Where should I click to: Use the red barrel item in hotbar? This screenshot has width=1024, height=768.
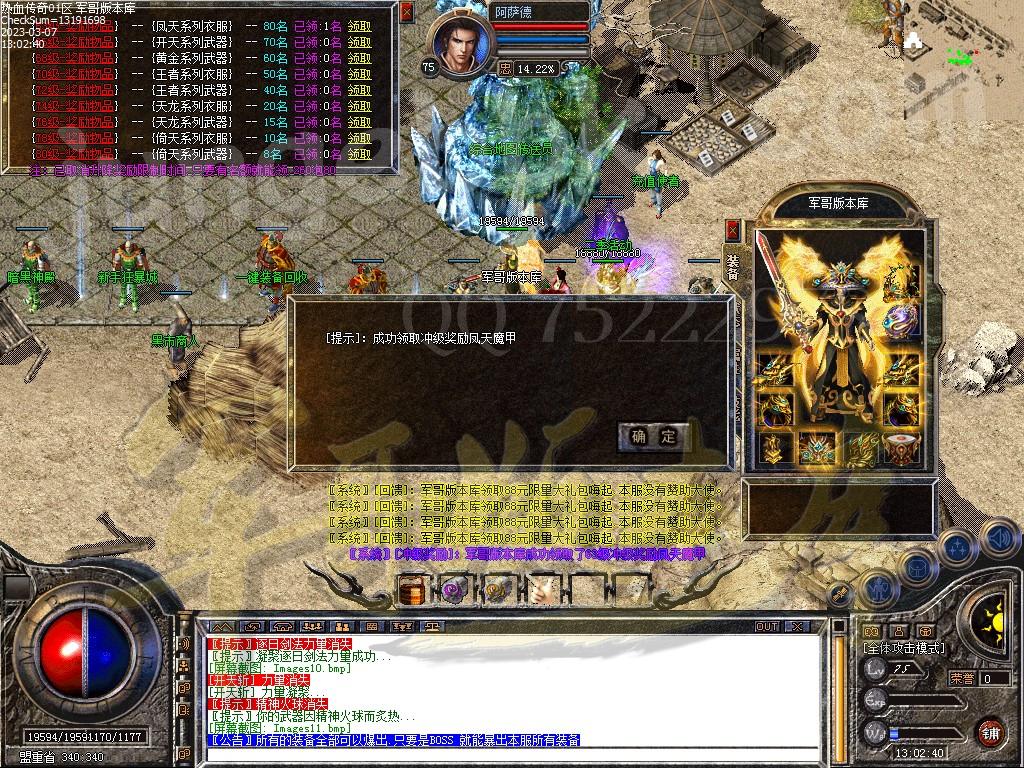[x=412, y=590]
